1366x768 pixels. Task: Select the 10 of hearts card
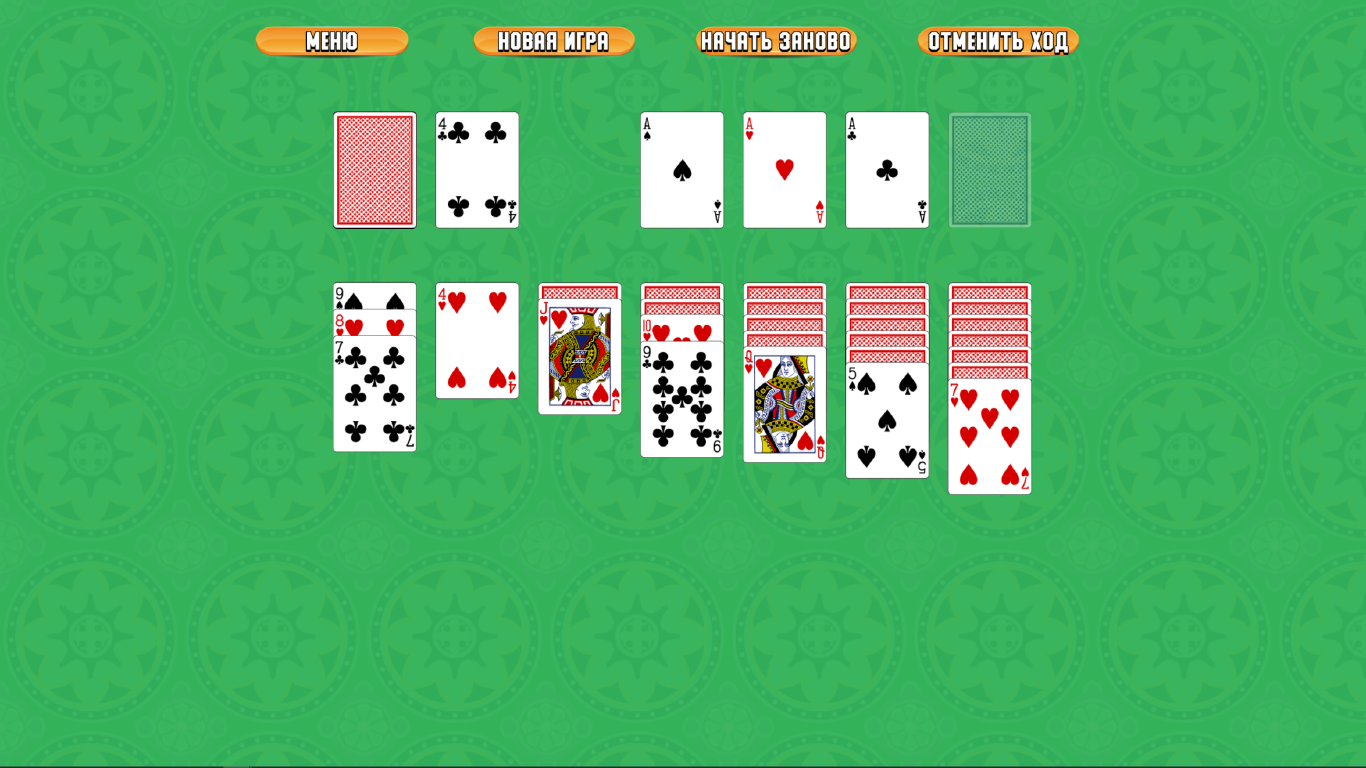(x=682, y=330)
